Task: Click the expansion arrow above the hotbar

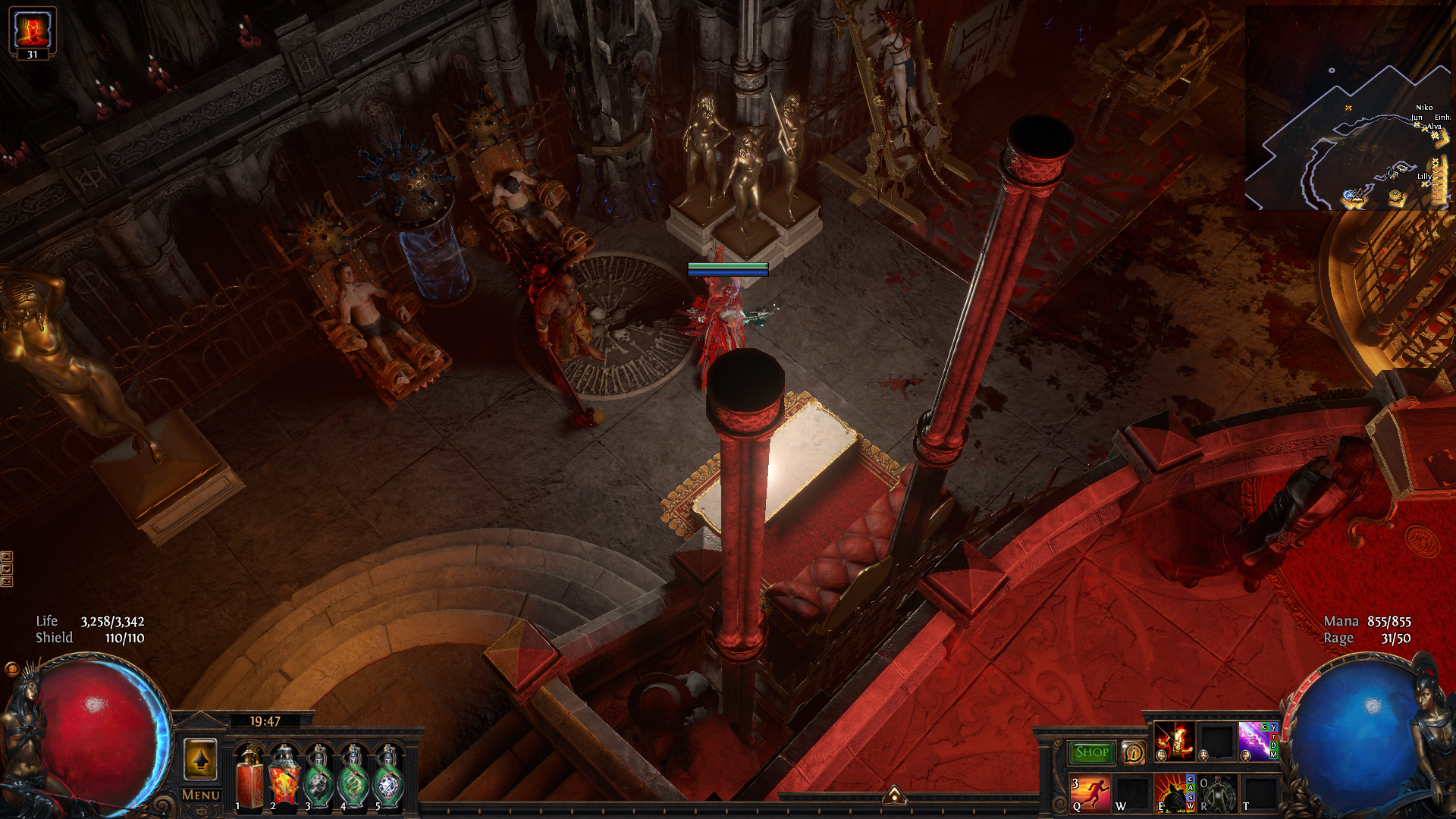Action: tap(894, 795)
